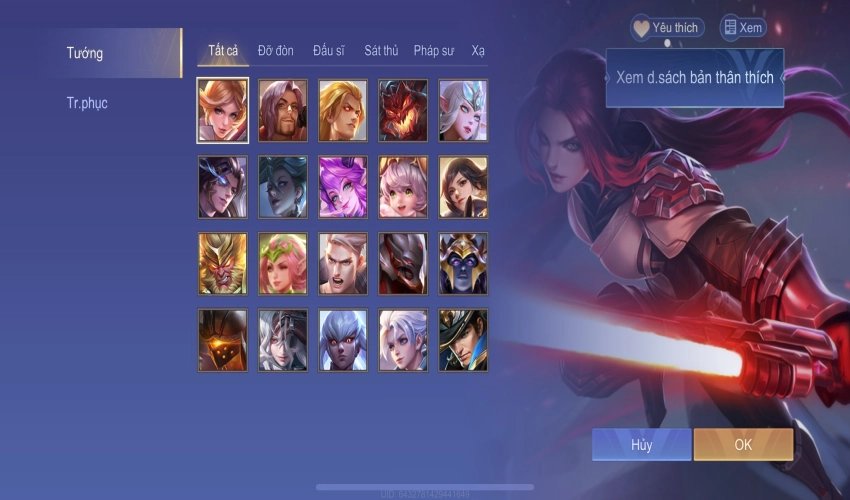Open the Xem view button
This screenshot has width=850, height=500.
741,28
